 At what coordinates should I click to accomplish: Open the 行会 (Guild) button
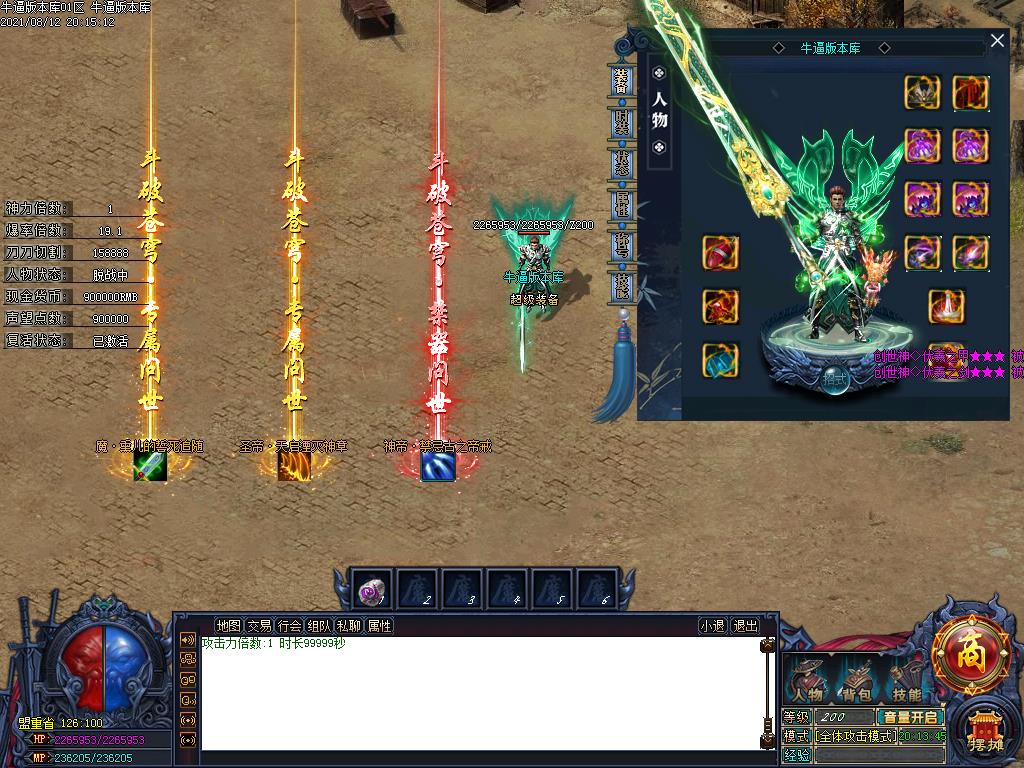(289, 626)
